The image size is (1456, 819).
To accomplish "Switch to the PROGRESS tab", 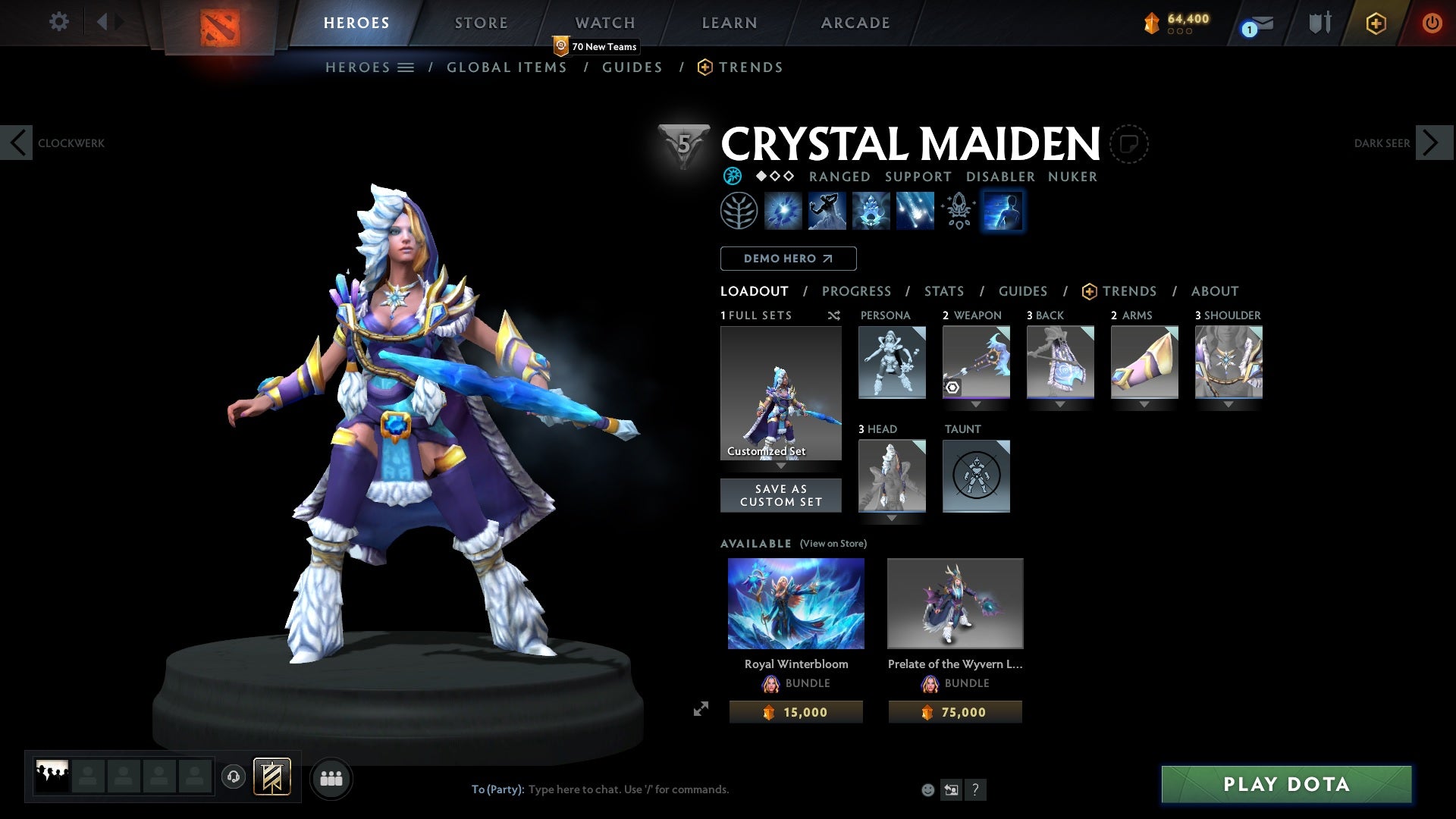I will [857, 290].
